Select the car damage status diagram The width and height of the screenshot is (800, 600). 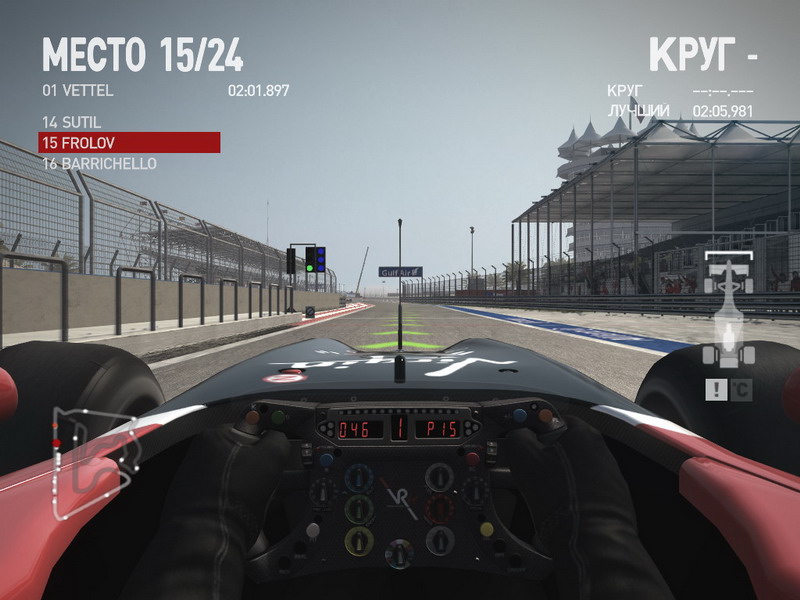pos(726,310)
